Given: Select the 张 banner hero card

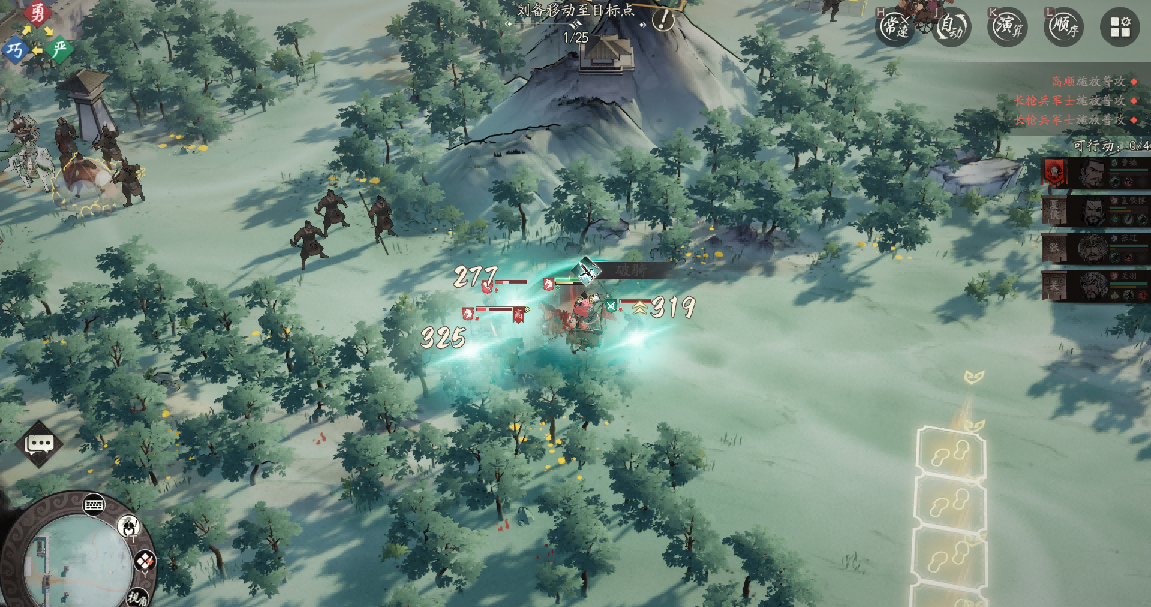Looking at the screenshot, I should [x=1096, y=248].
